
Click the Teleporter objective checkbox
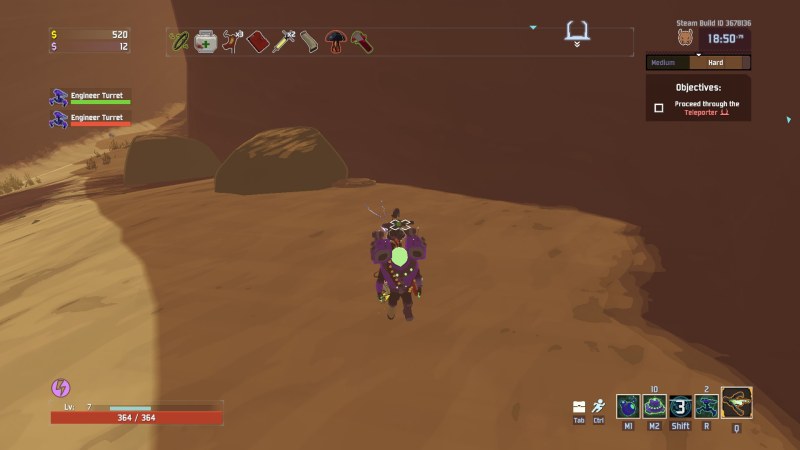659,108
